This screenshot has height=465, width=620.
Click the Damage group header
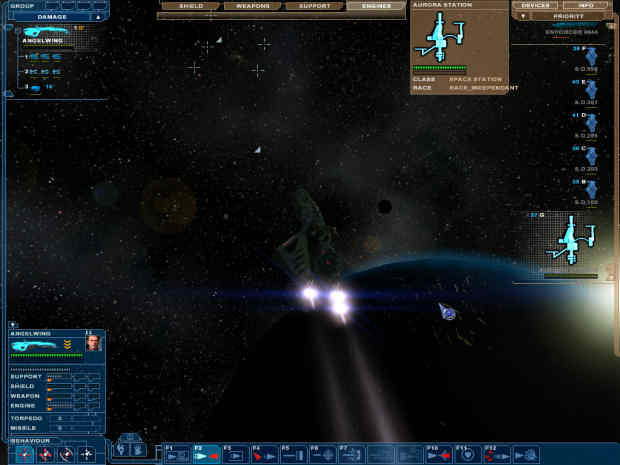(52, 17)
